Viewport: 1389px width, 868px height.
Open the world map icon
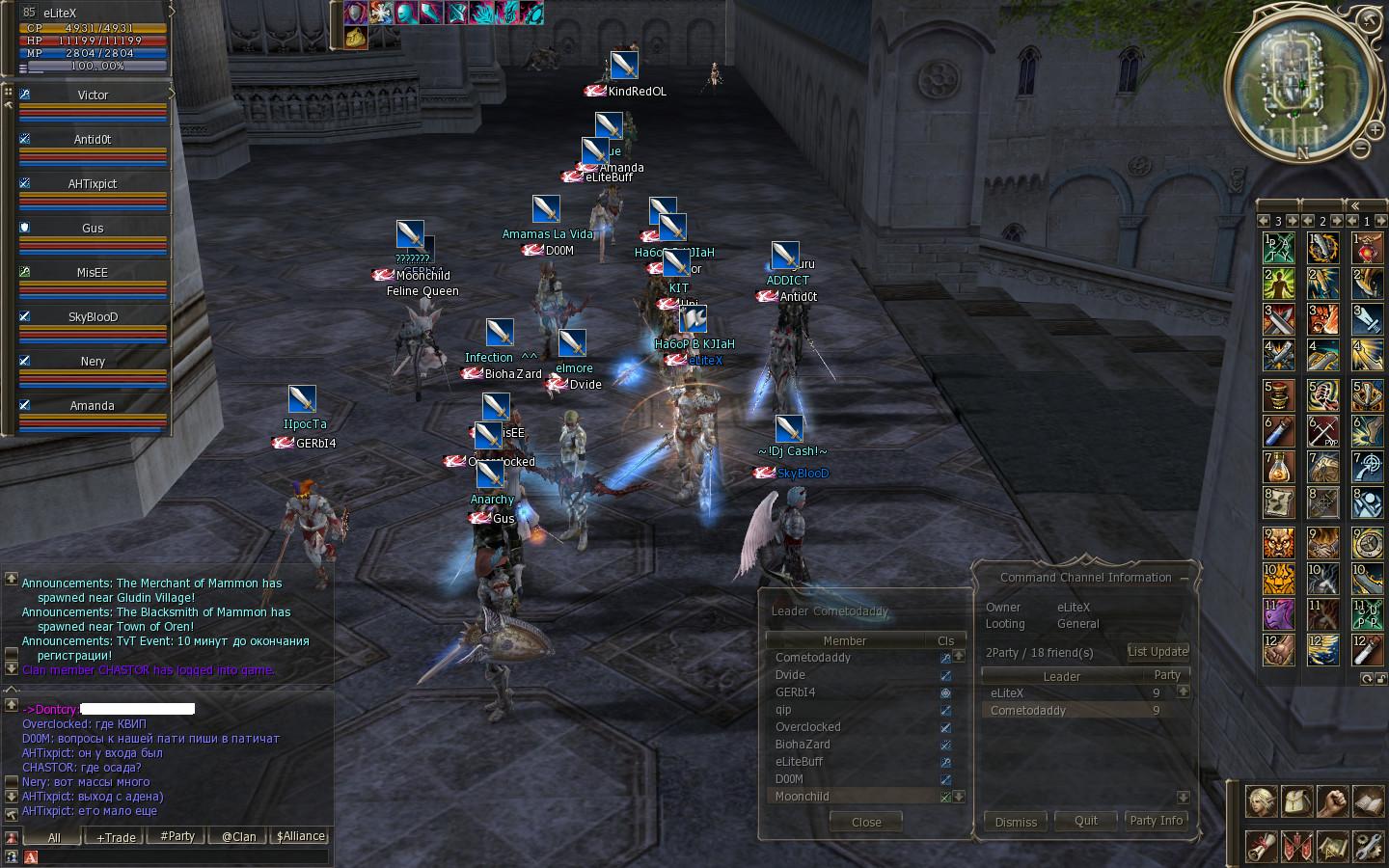tap(1333, 846)
